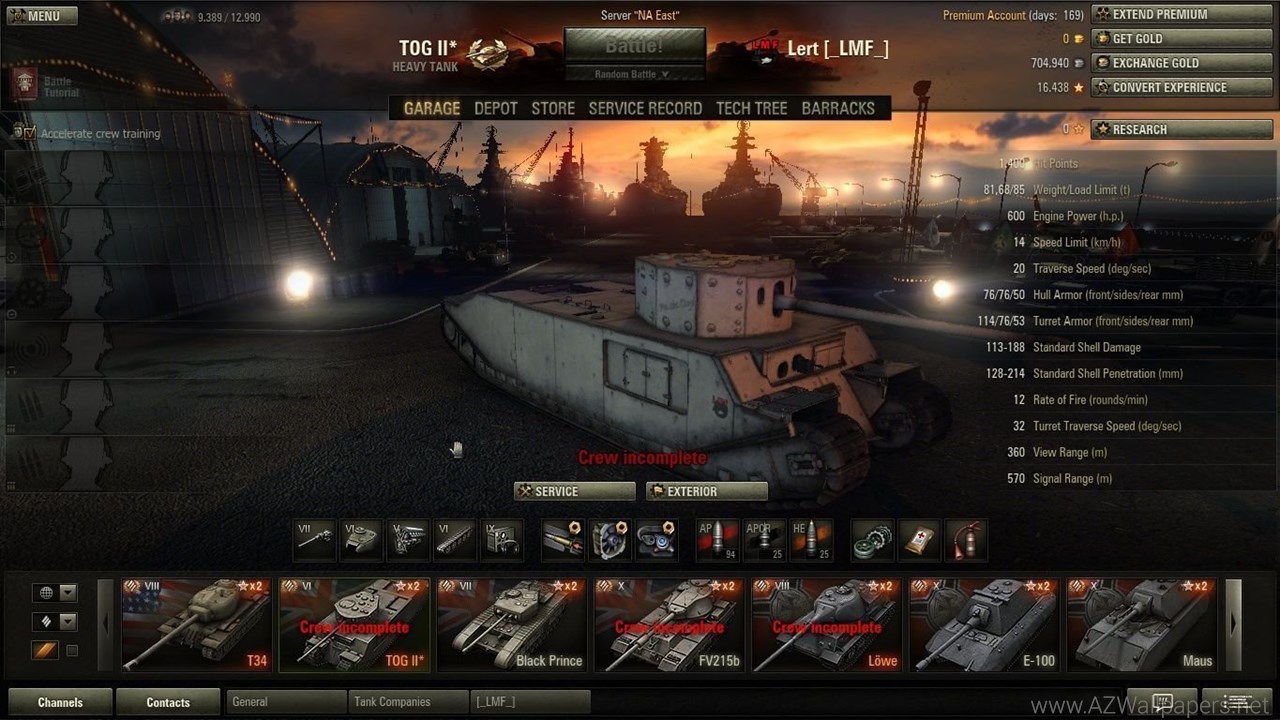Toggle Accelerate crew training checkbox
Viewport: 1280px width, 720px height.
tap(29, 133)
